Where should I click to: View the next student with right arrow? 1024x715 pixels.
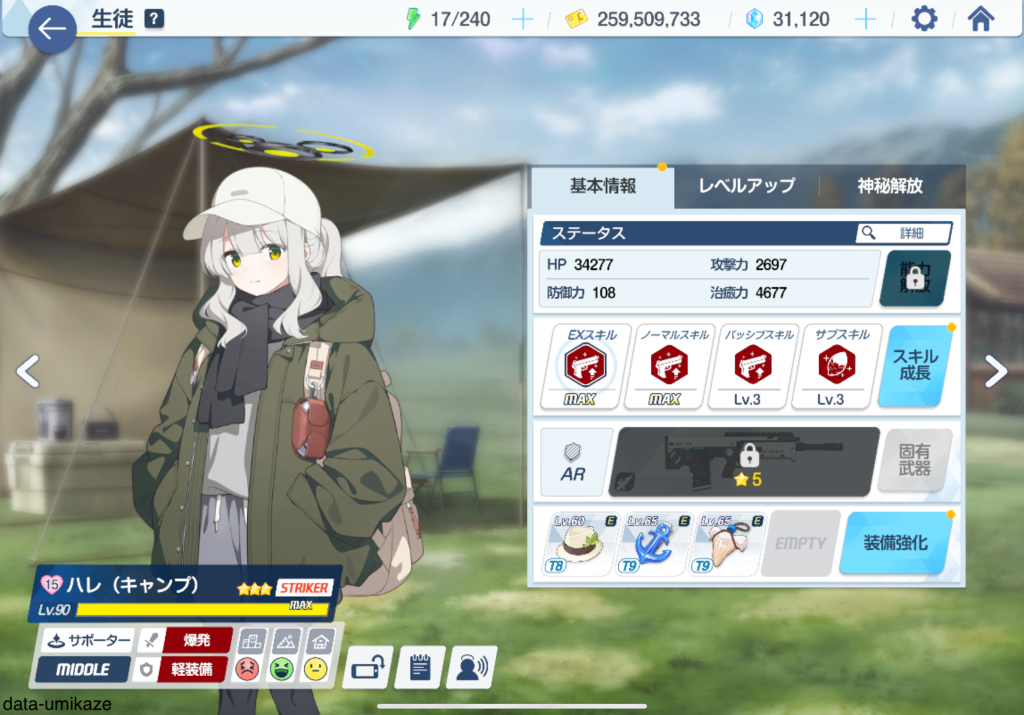tap(996, 371)
